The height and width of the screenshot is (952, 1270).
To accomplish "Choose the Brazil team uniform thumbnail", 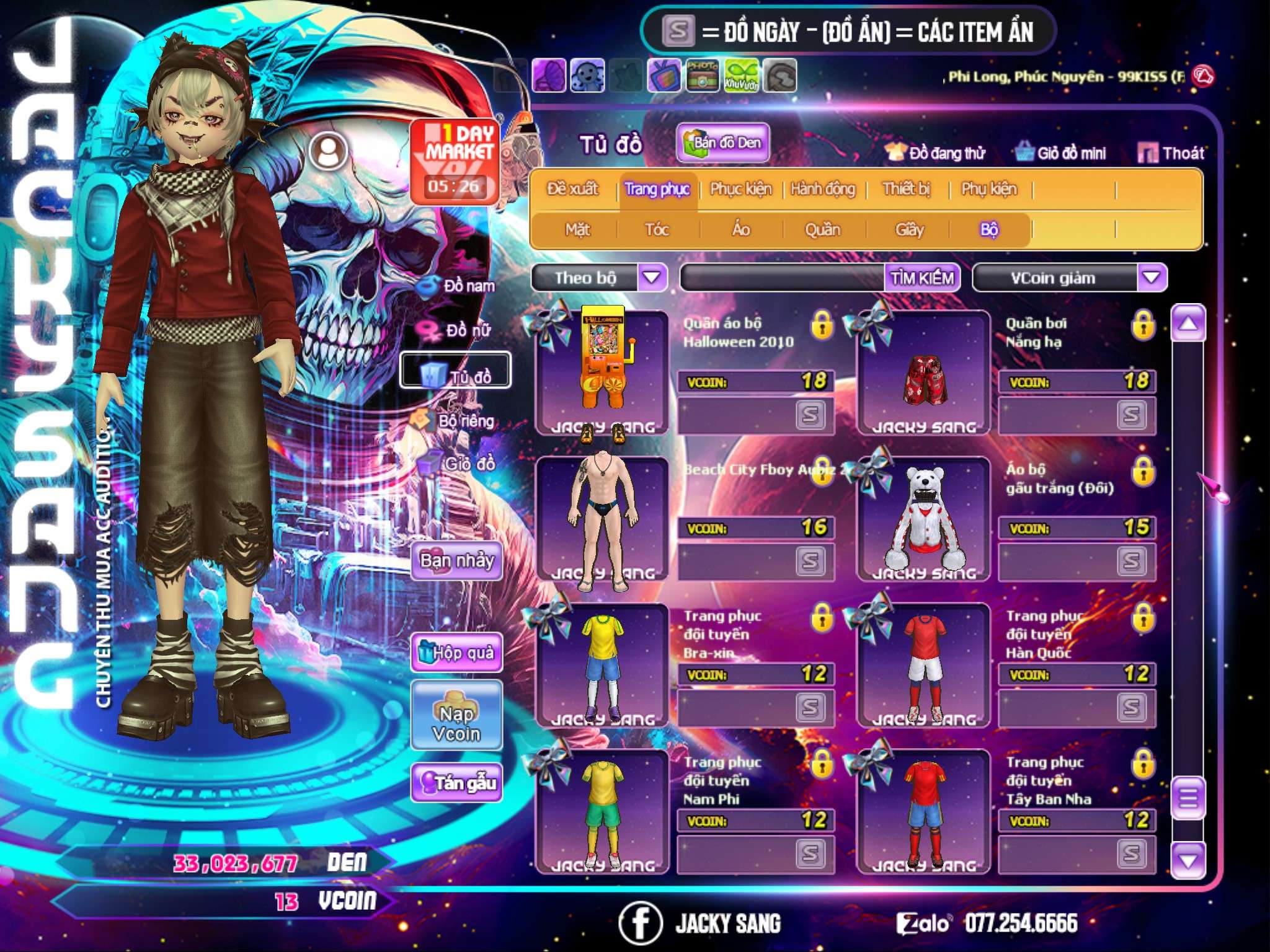I will click(602, 665).
